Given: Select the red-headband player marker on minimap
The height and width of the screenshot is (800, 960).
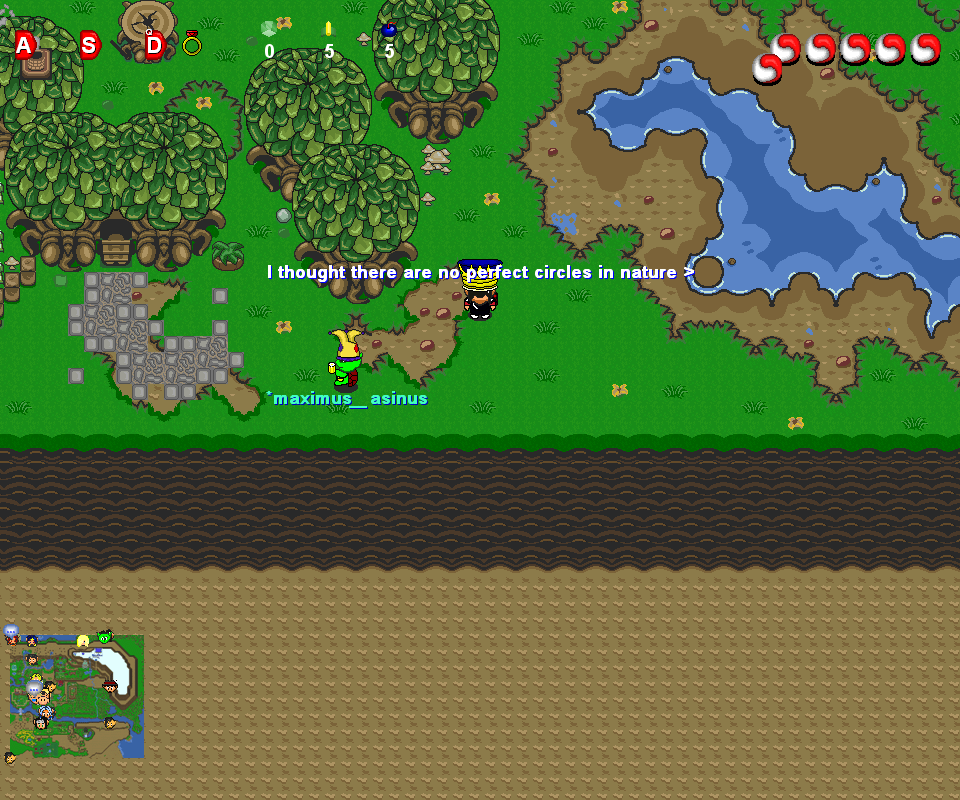Looking at the screenshot, I should coord(110,686).
